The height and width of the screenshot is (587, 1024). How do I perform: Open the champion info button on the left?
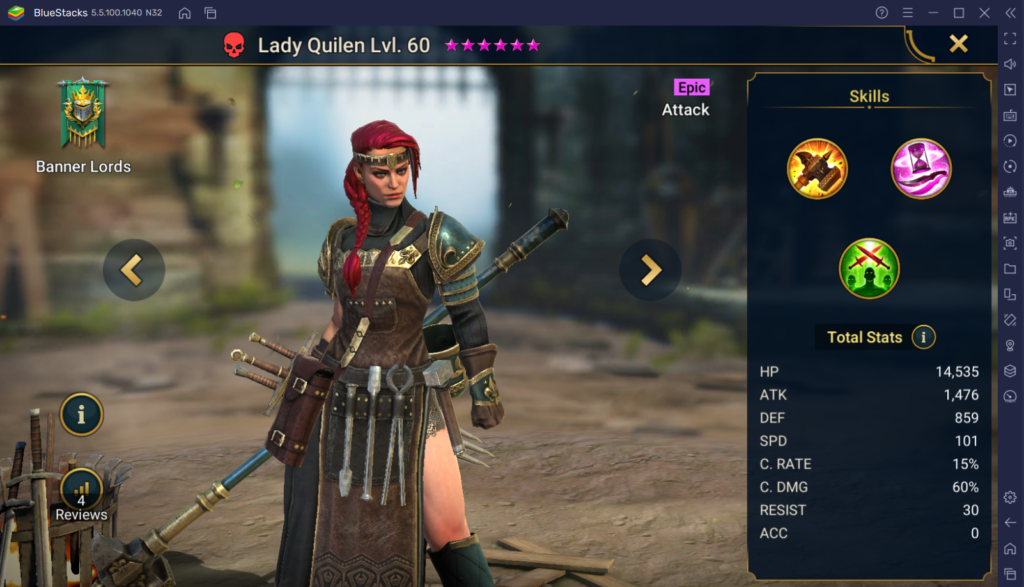coord(82,413)
